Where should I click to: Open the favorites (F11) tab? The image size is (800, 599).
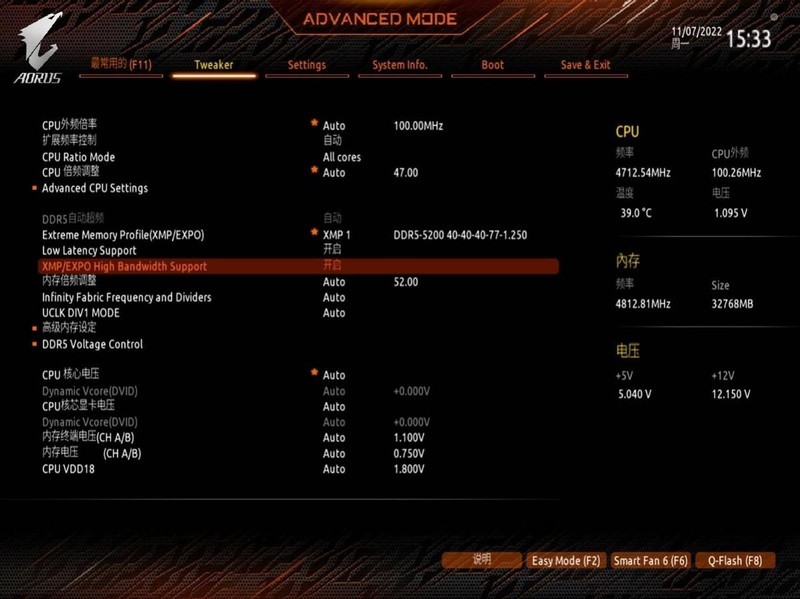click(x=121, y=64)
